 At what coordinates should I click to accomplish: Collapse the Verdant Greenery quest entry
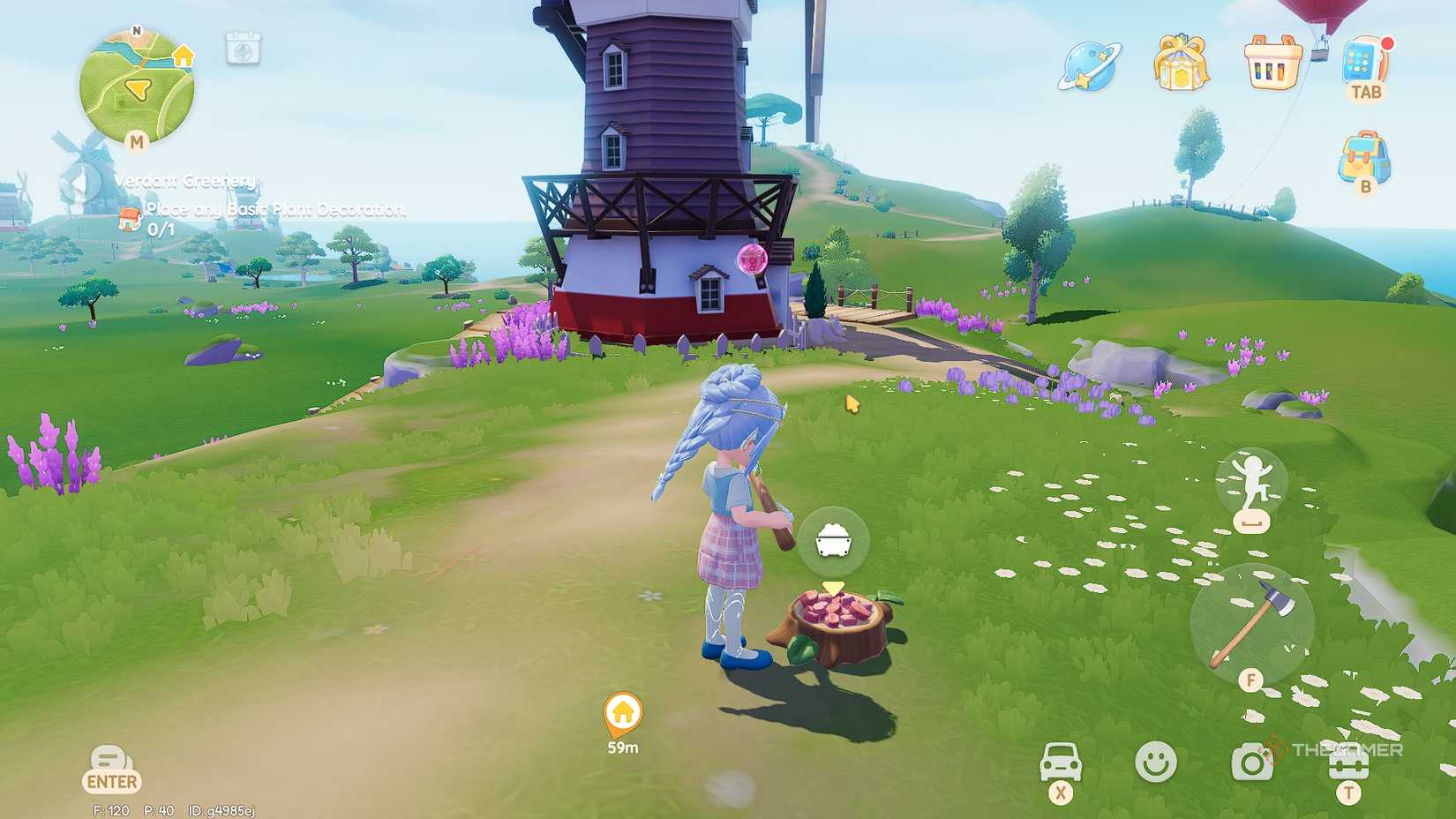84,184
